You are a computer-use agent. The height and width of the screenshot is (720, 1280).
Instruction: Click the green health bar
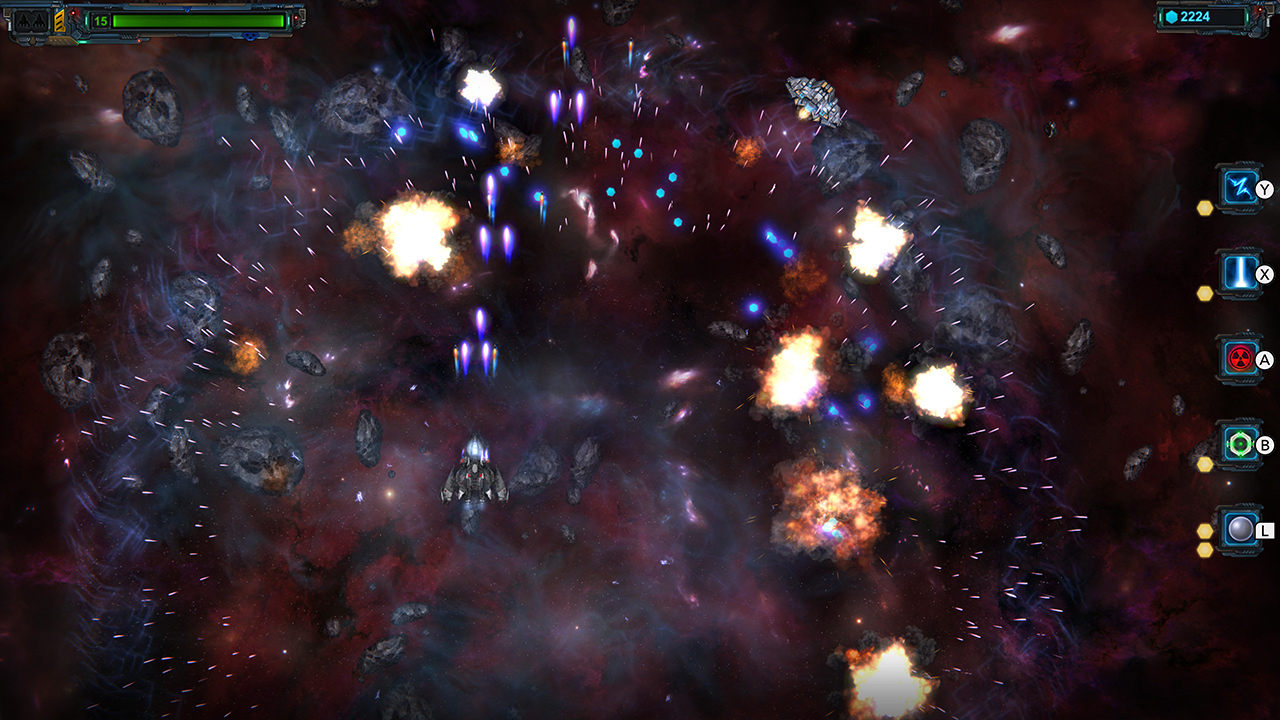(x=200, y=21)
